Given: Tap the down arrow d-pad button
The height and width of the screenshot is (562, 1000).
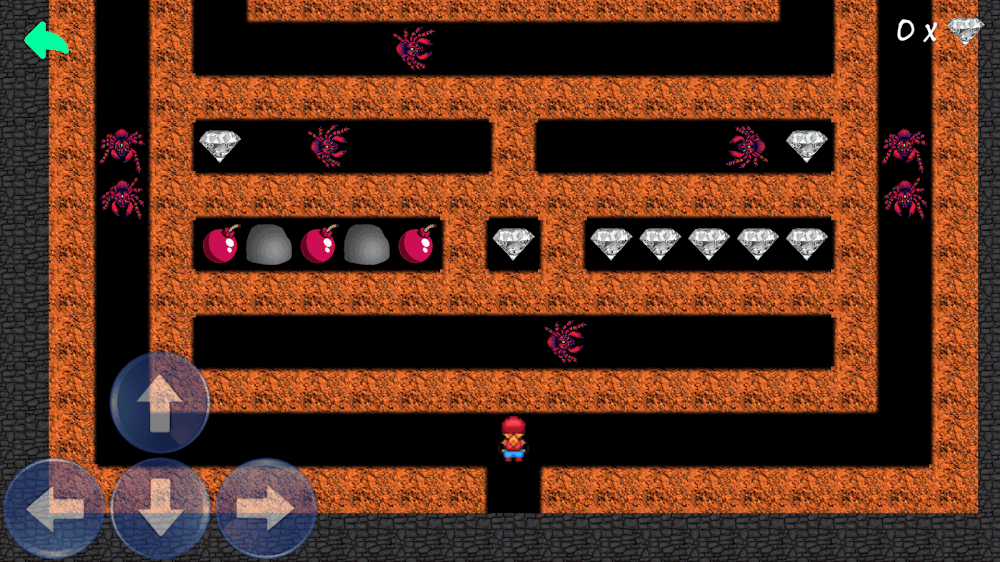Looking at the screenshot, I should tap(160, 509).
